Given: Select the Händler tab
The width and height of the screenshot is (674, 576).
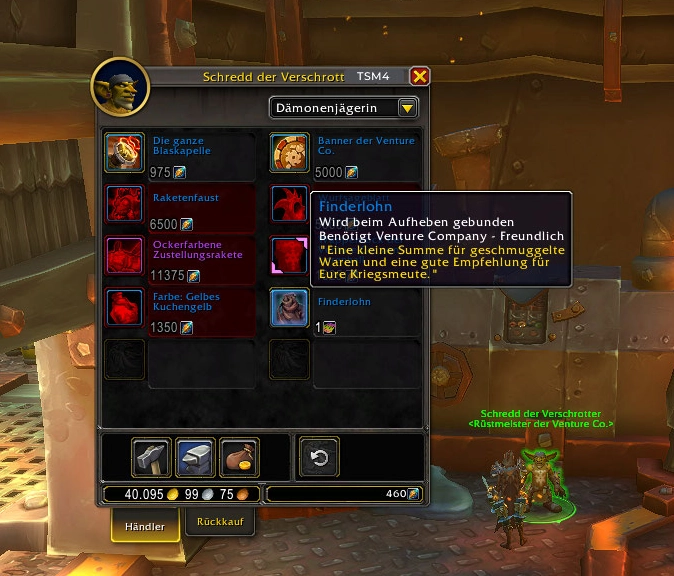Looking at the screenshot, I should (x=145, y=524).
